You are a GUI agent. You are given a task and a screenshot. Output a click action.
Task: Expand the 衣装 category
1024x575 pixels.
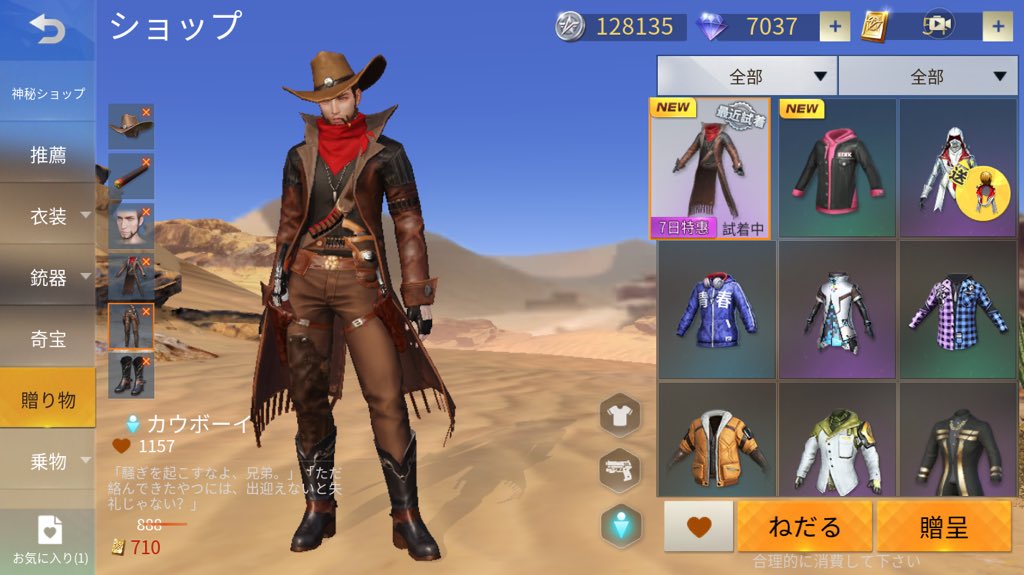coord(48,215)
